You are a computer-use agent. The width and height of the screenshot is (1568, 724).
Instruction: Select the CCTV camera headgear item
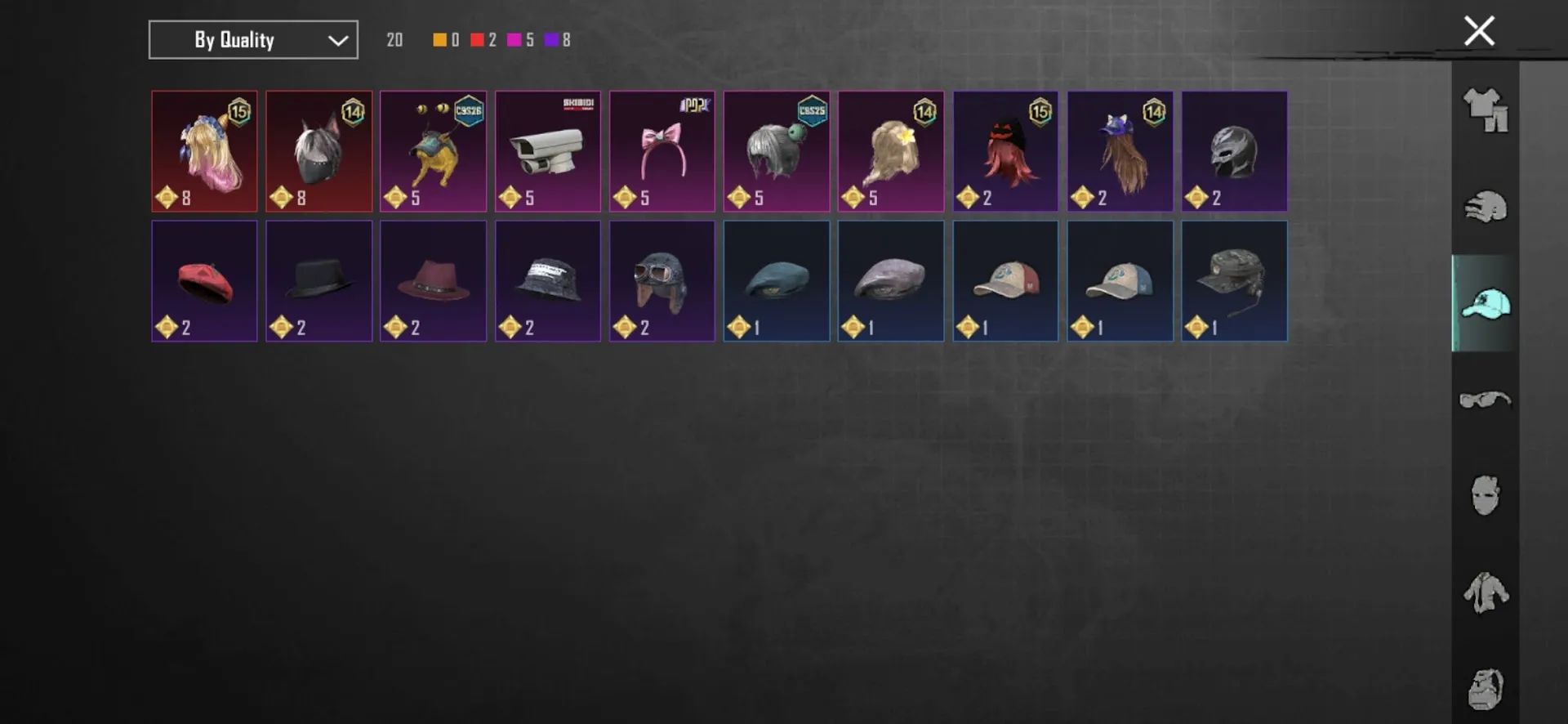547,151
